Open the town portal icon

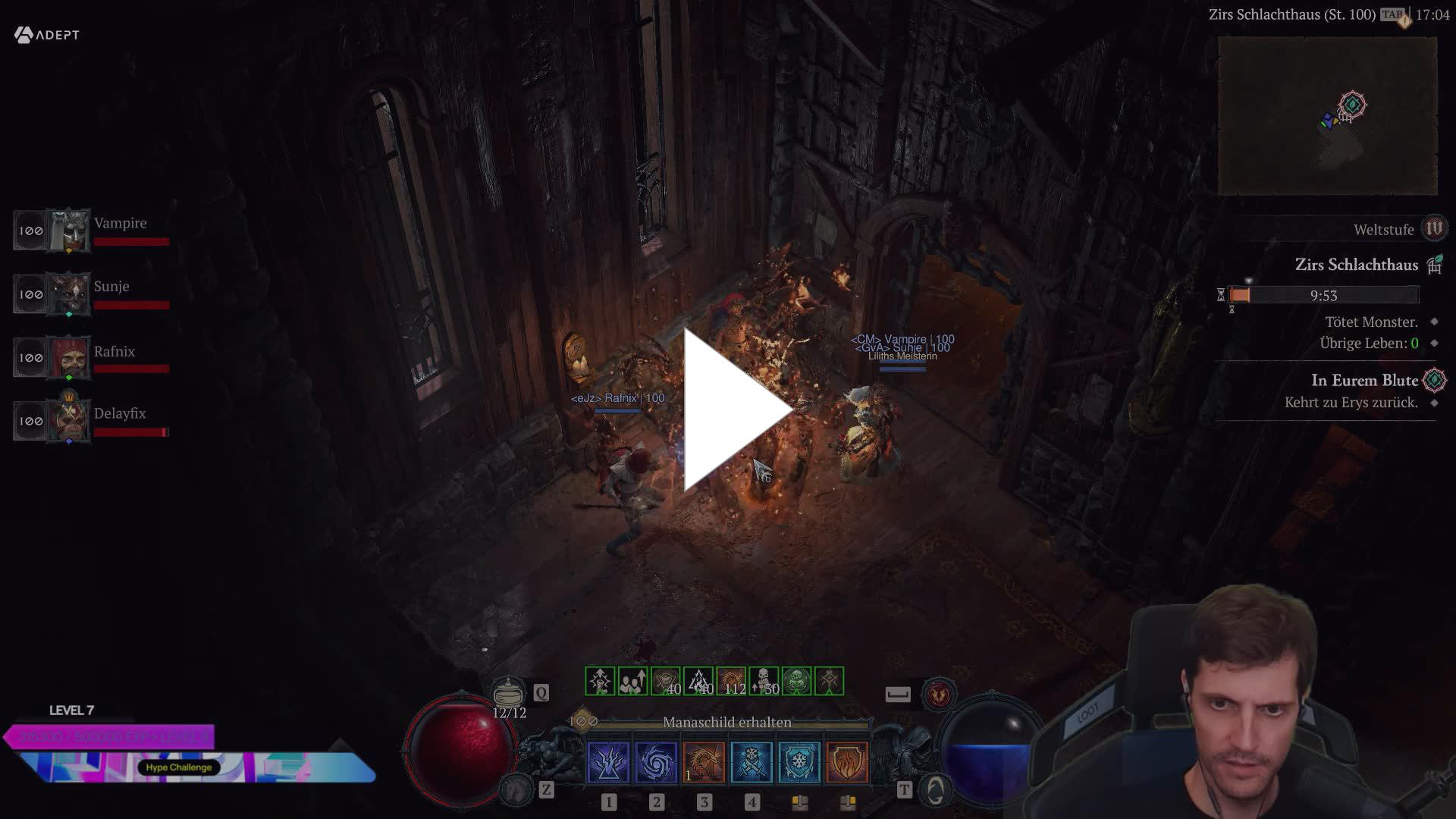pyautogui.click(x=936, y=790)
